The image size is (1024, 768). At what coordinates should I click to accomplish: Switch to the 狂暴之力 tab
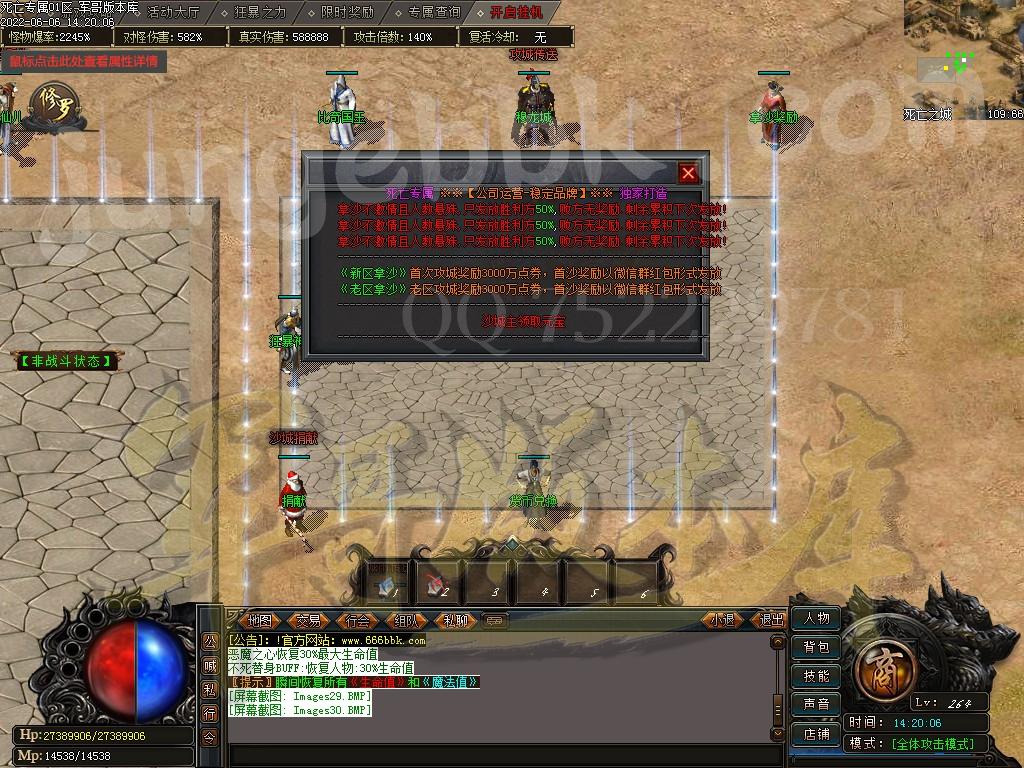[x=260, y=12]
